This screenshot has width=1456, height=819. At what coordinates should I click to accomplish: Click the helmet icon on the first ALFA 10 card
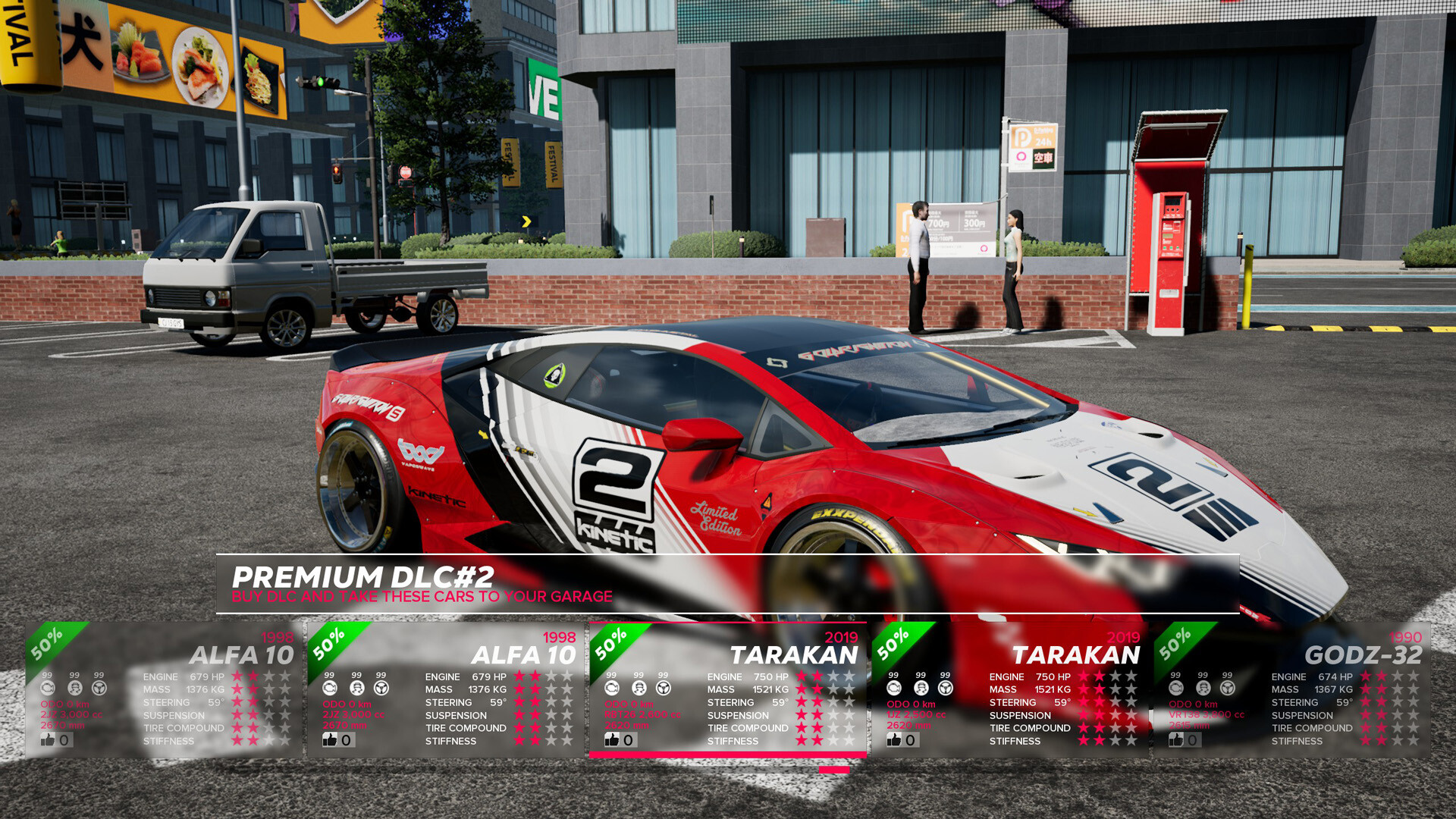[74, 689]
